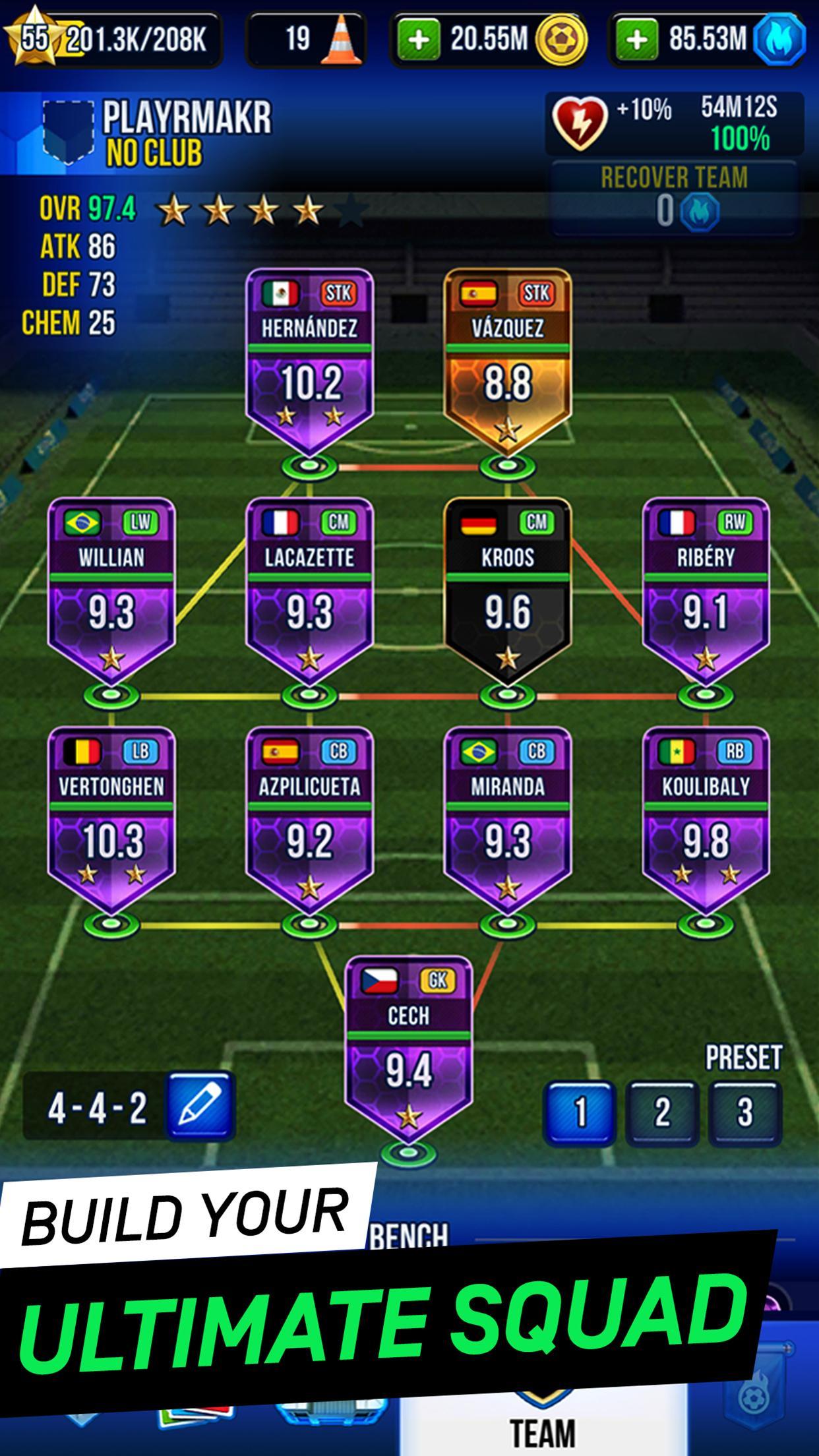
Task: Switch to preset 3
Action: pyautogui.click(x=744, y=1112)
